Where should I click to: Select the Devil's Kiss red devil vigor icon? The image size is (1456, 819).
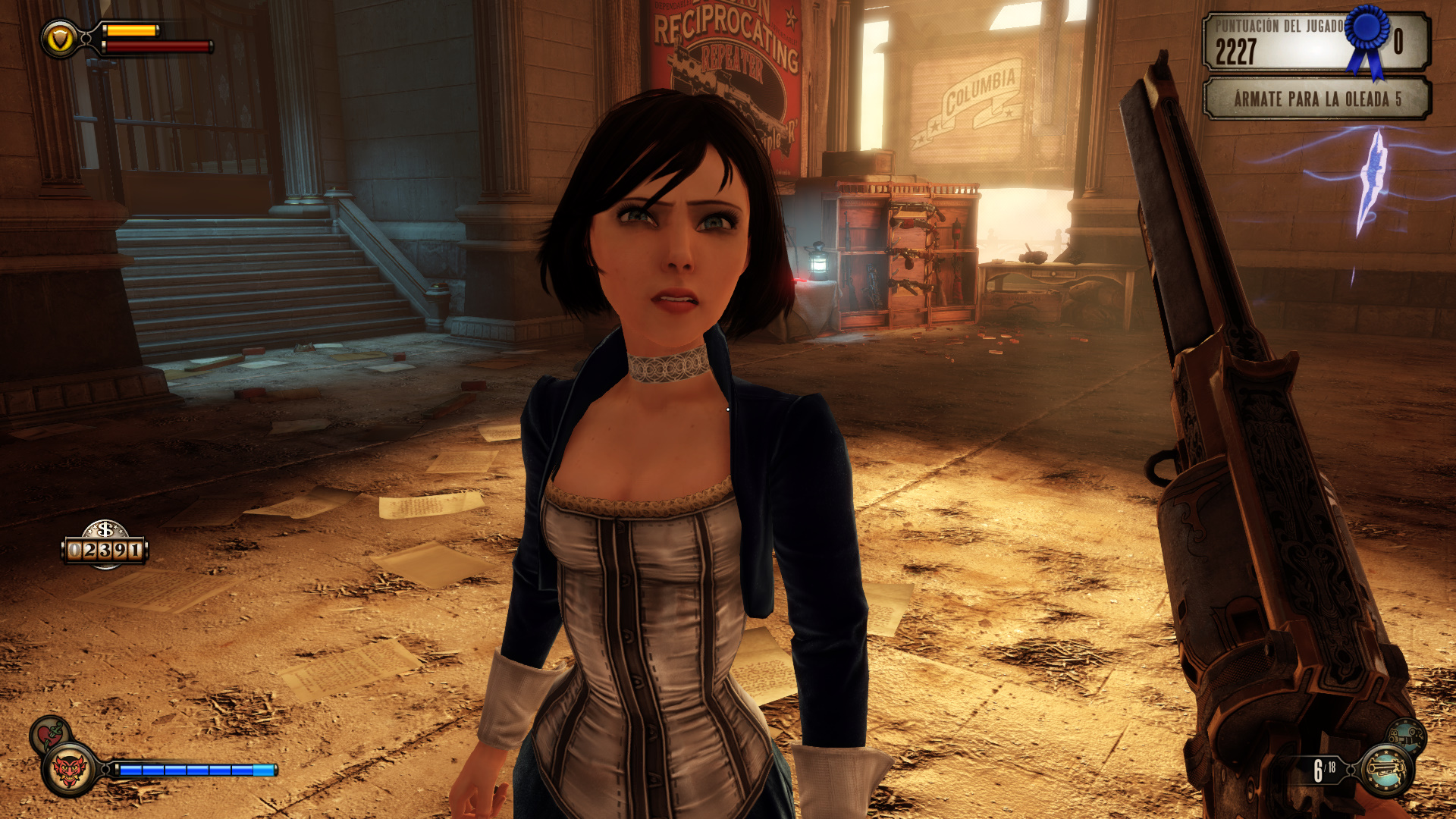pos(70,770)
